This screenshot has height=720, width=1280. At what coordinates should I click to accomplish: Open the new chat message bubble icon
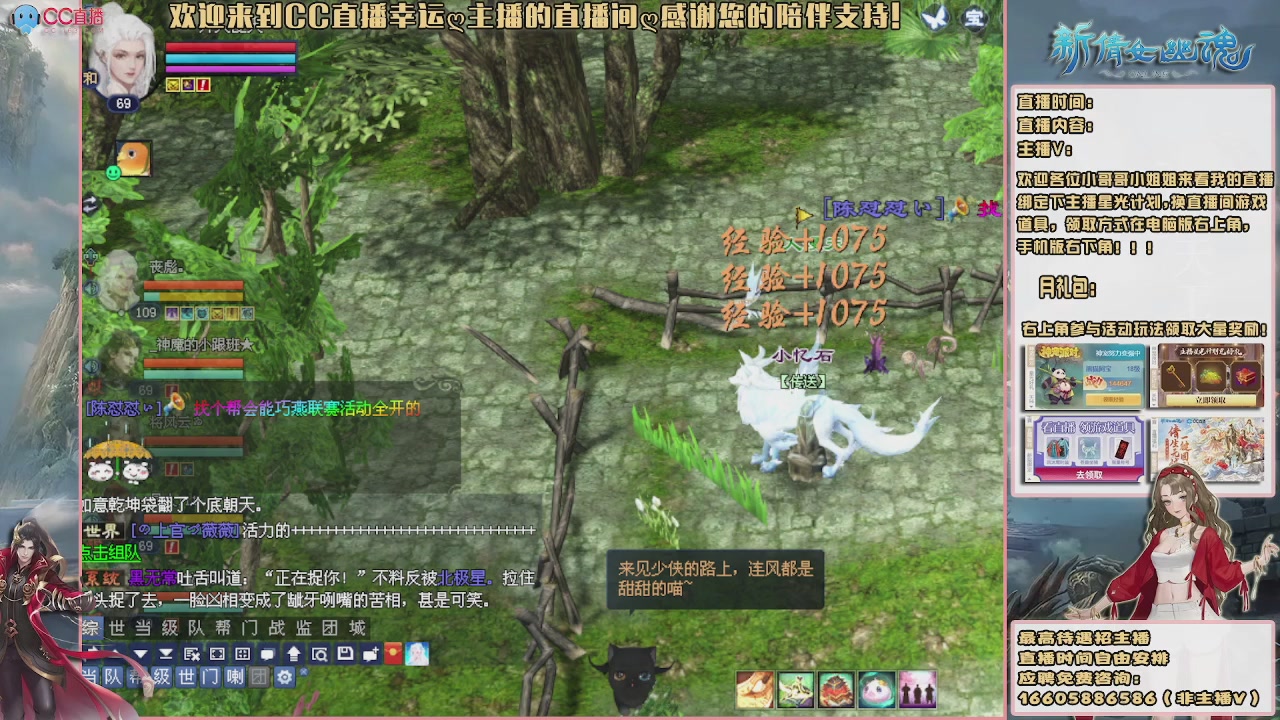[x=372, y=654]
